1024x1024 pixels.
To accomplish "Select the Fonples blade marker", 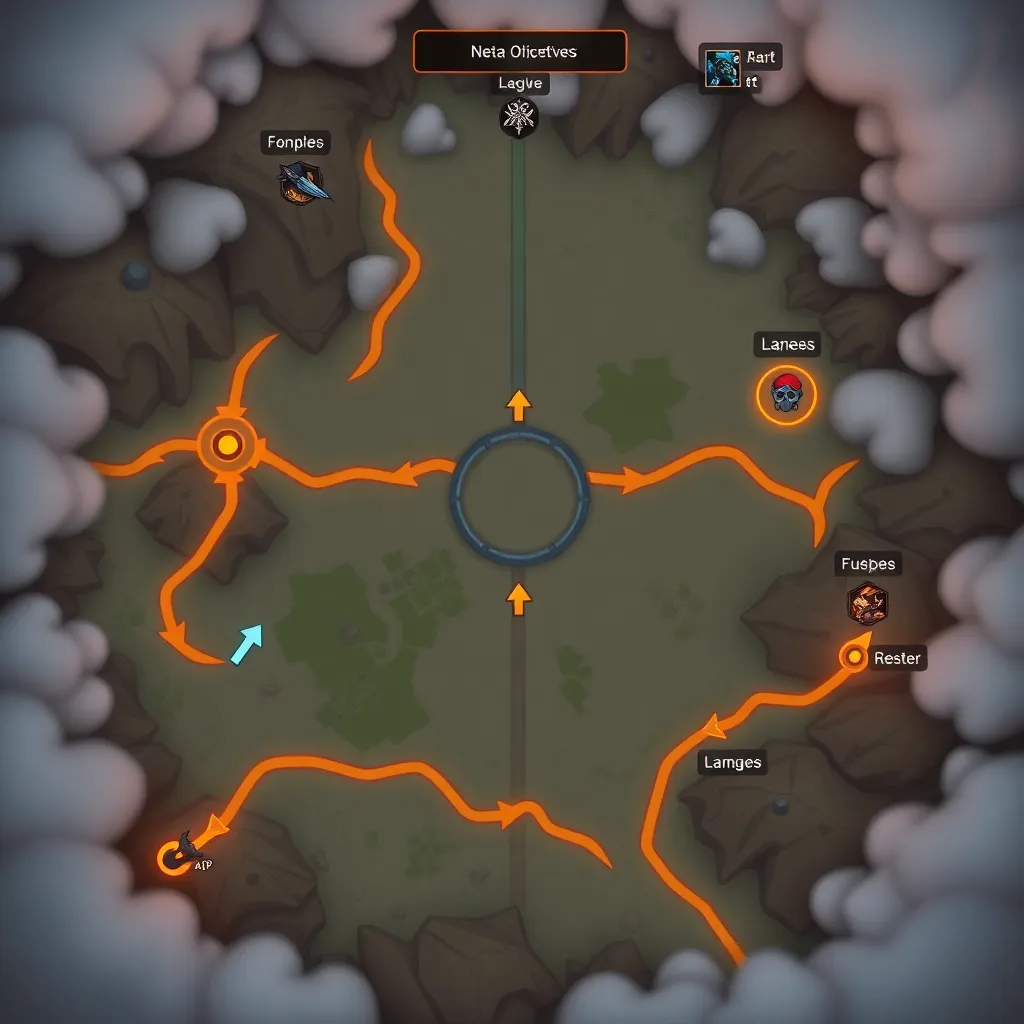I will tap(302, 184).
